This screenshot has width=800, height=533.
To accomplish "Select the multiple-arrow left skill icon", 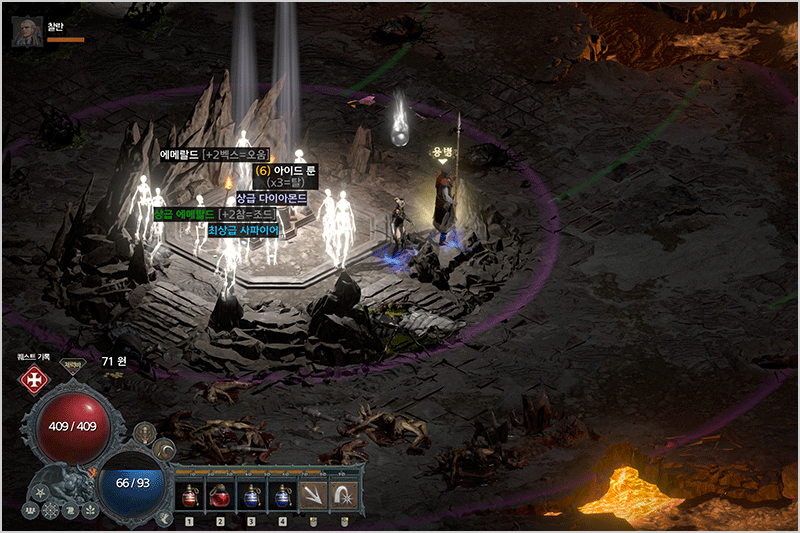I will coord(314,494).
